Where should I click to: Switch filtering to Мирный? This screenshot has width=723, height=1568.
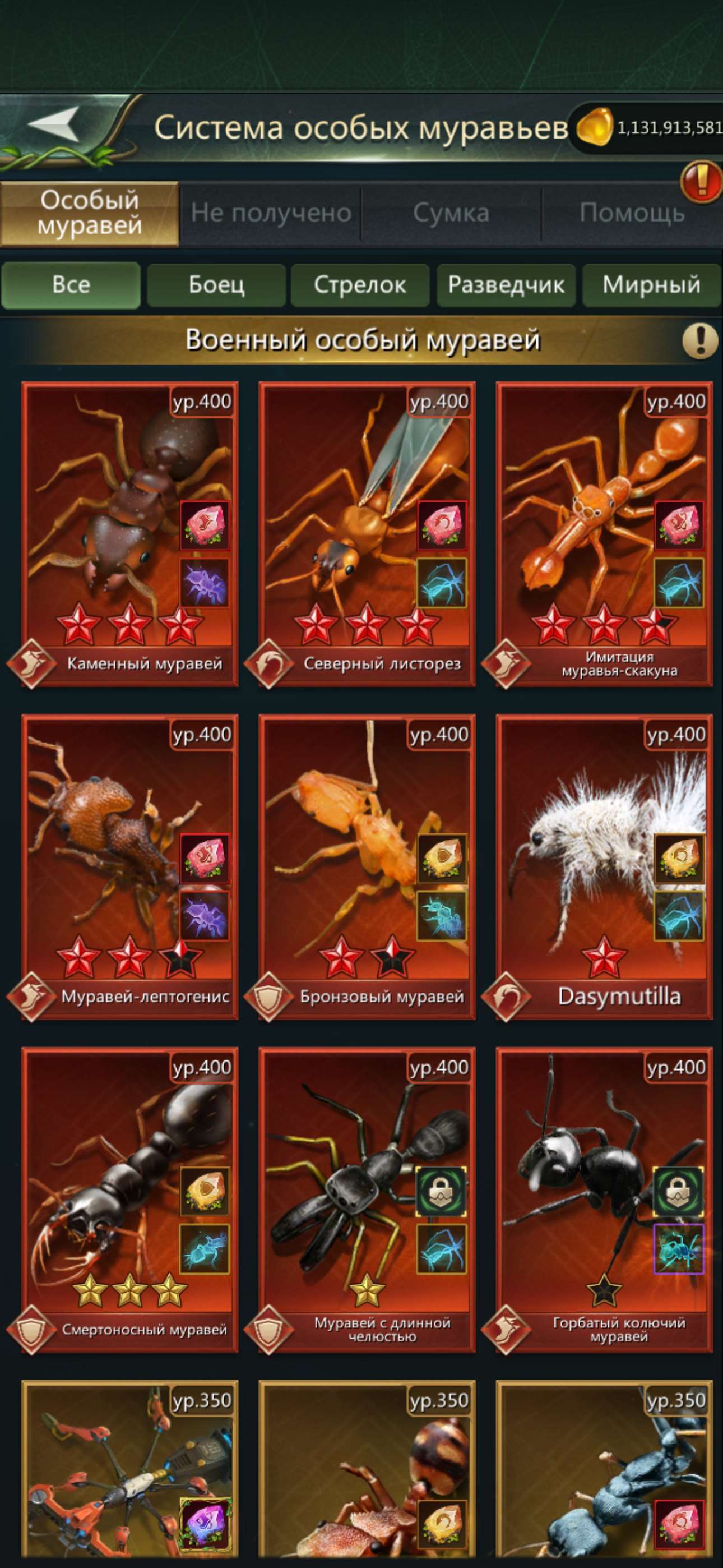point(651,285)
